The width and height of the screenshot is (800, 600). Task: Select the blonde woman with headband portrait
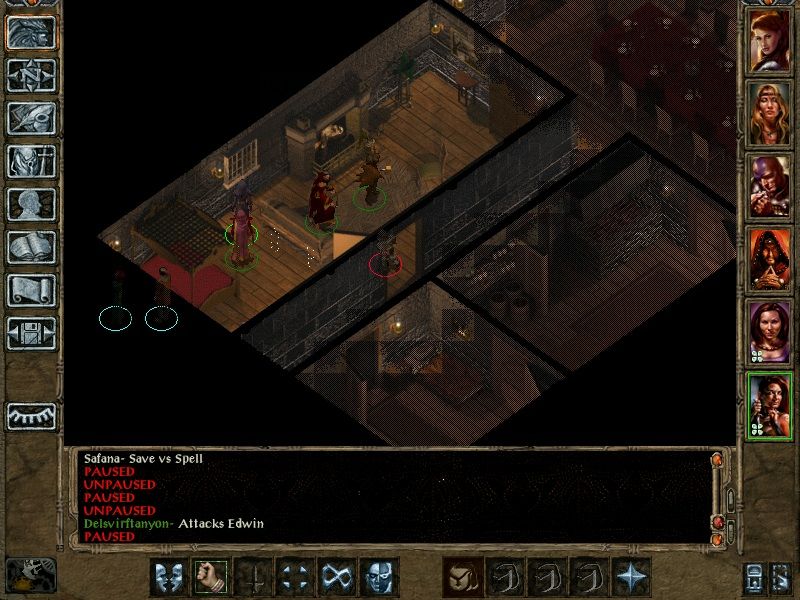click(x=769, y=113)
